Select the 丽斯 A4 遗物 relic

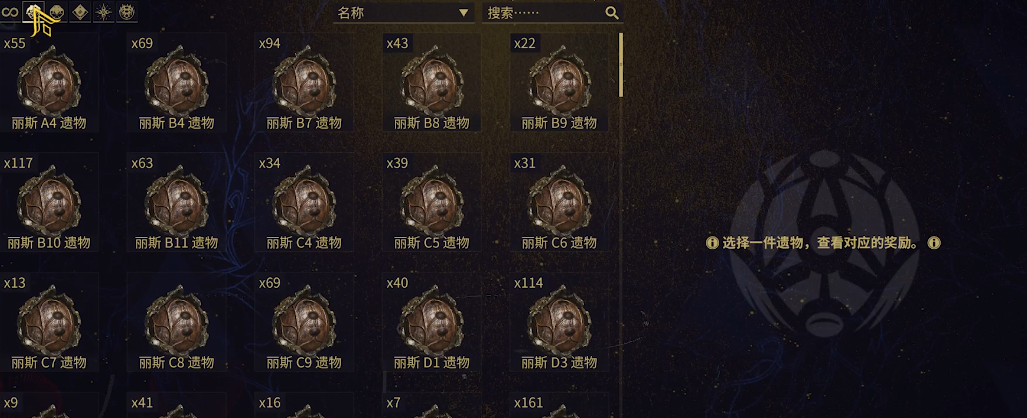pos(49,84)
